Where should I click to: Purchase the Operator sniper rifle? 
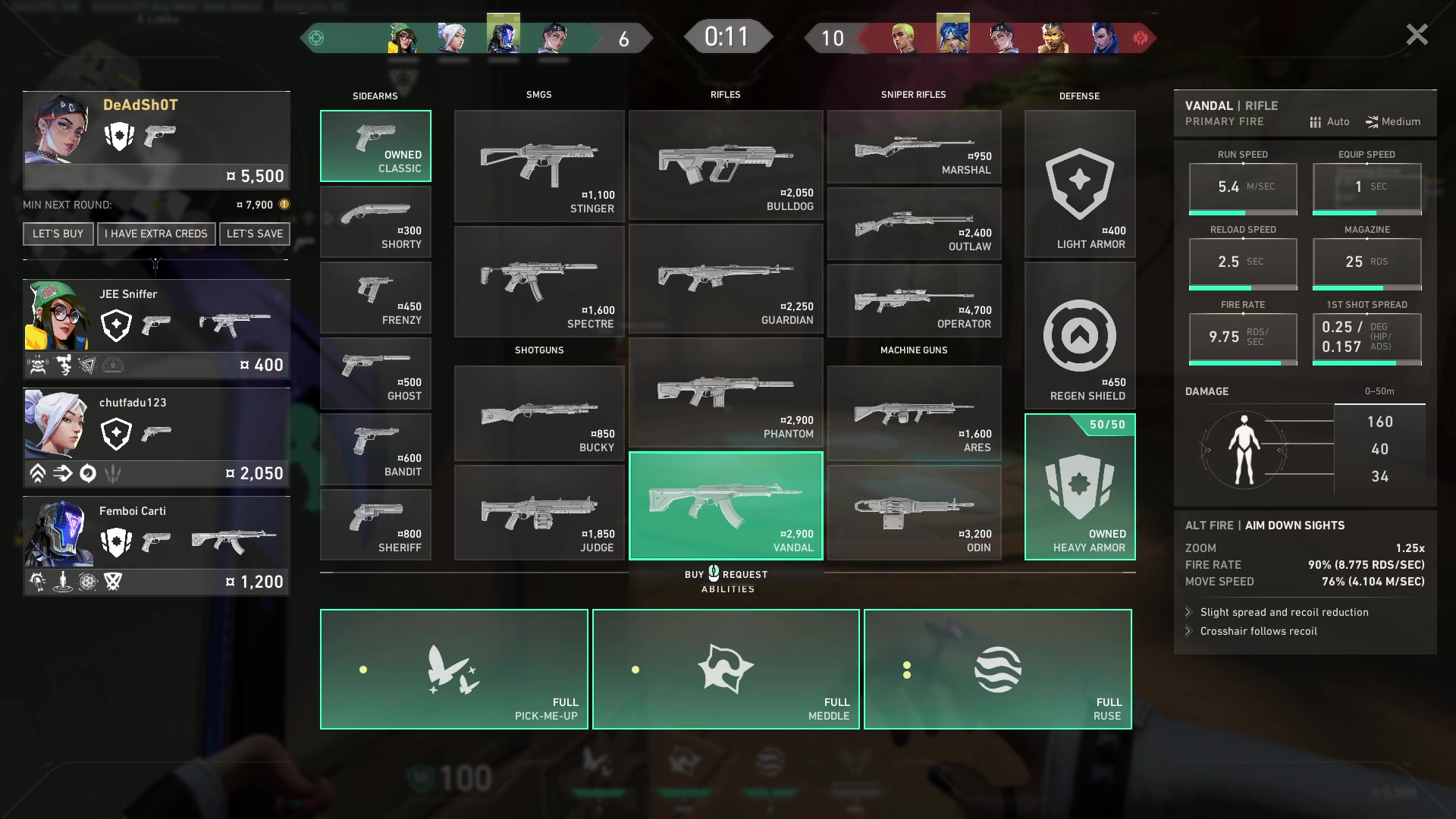click(914, 300)
